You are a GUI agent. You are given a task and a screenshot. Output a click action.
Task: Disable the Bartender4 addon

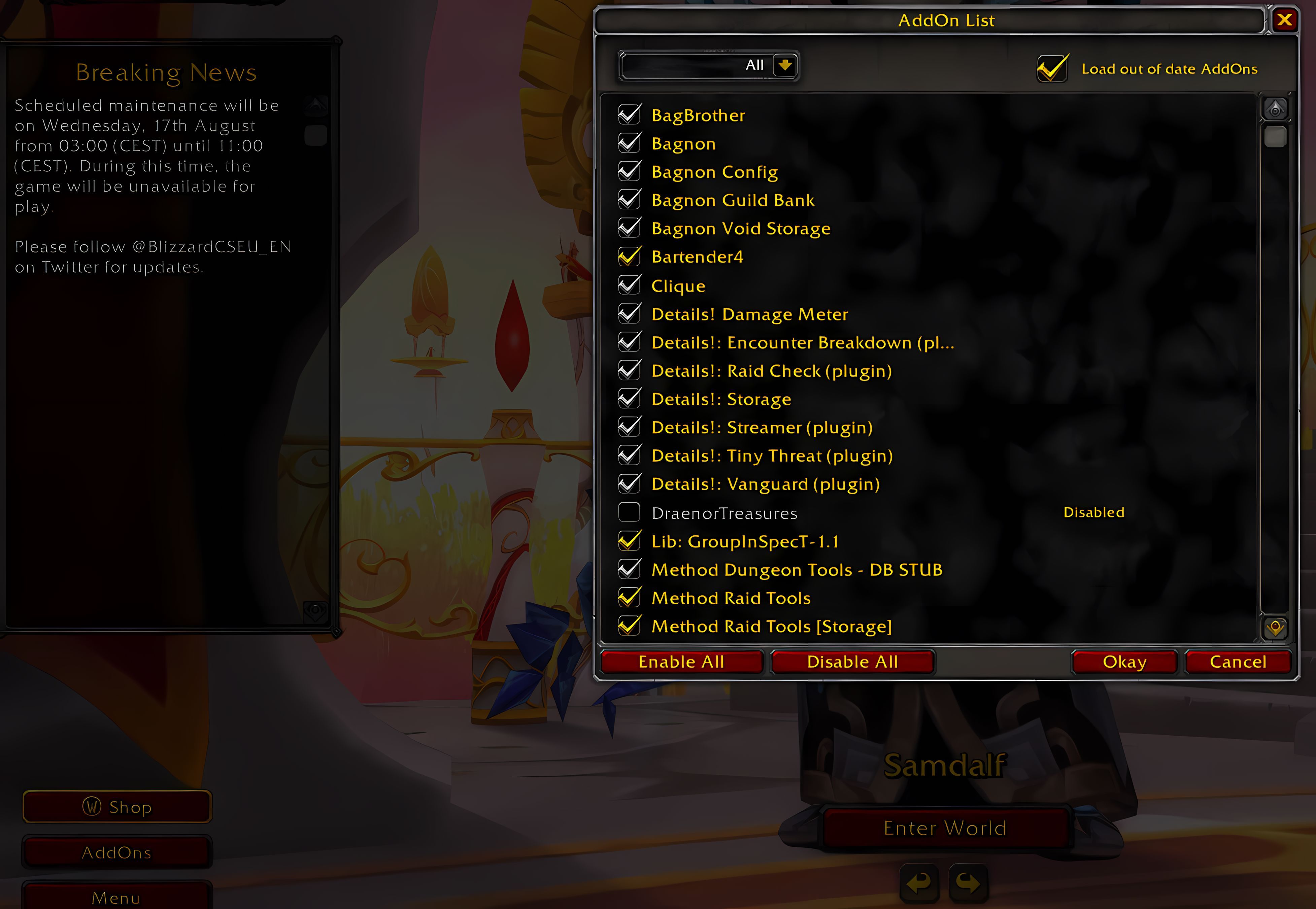629,256
